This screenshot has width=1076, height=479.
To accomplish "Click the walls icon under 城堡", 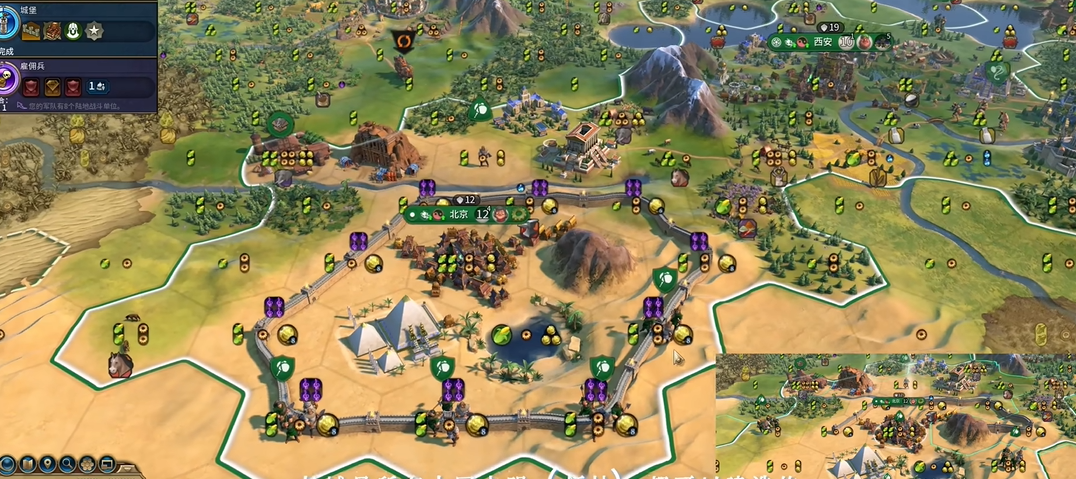I will 32,32.
